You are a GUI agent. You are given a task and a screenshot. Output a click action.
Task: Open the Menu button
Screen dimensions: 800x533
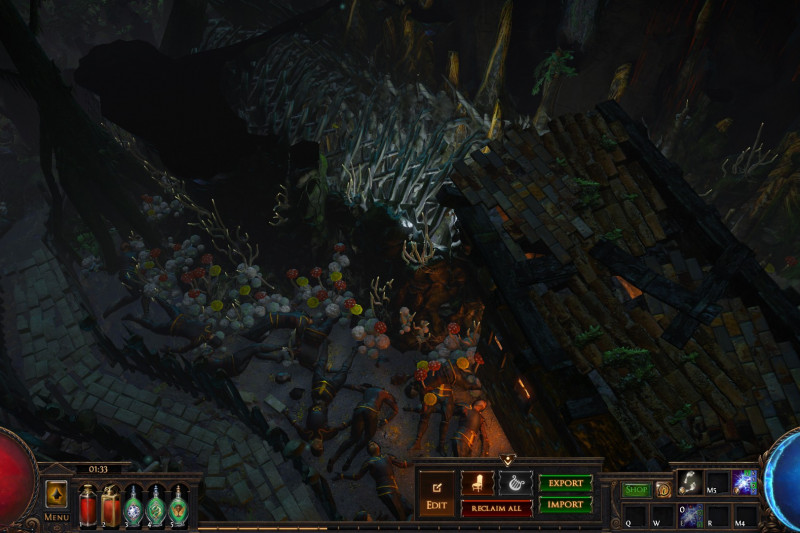[56, 498]
